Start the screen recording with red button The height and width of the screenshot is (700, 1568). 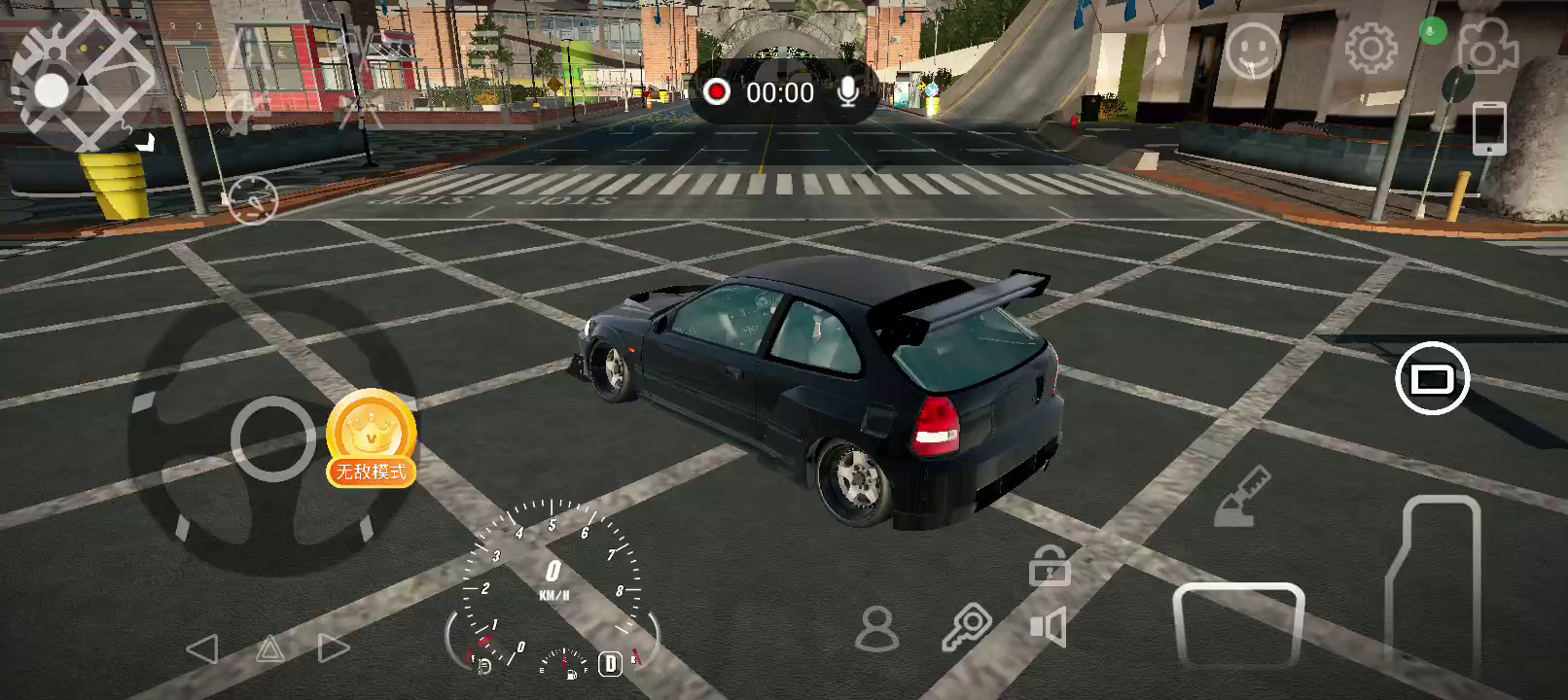[717, 92]
